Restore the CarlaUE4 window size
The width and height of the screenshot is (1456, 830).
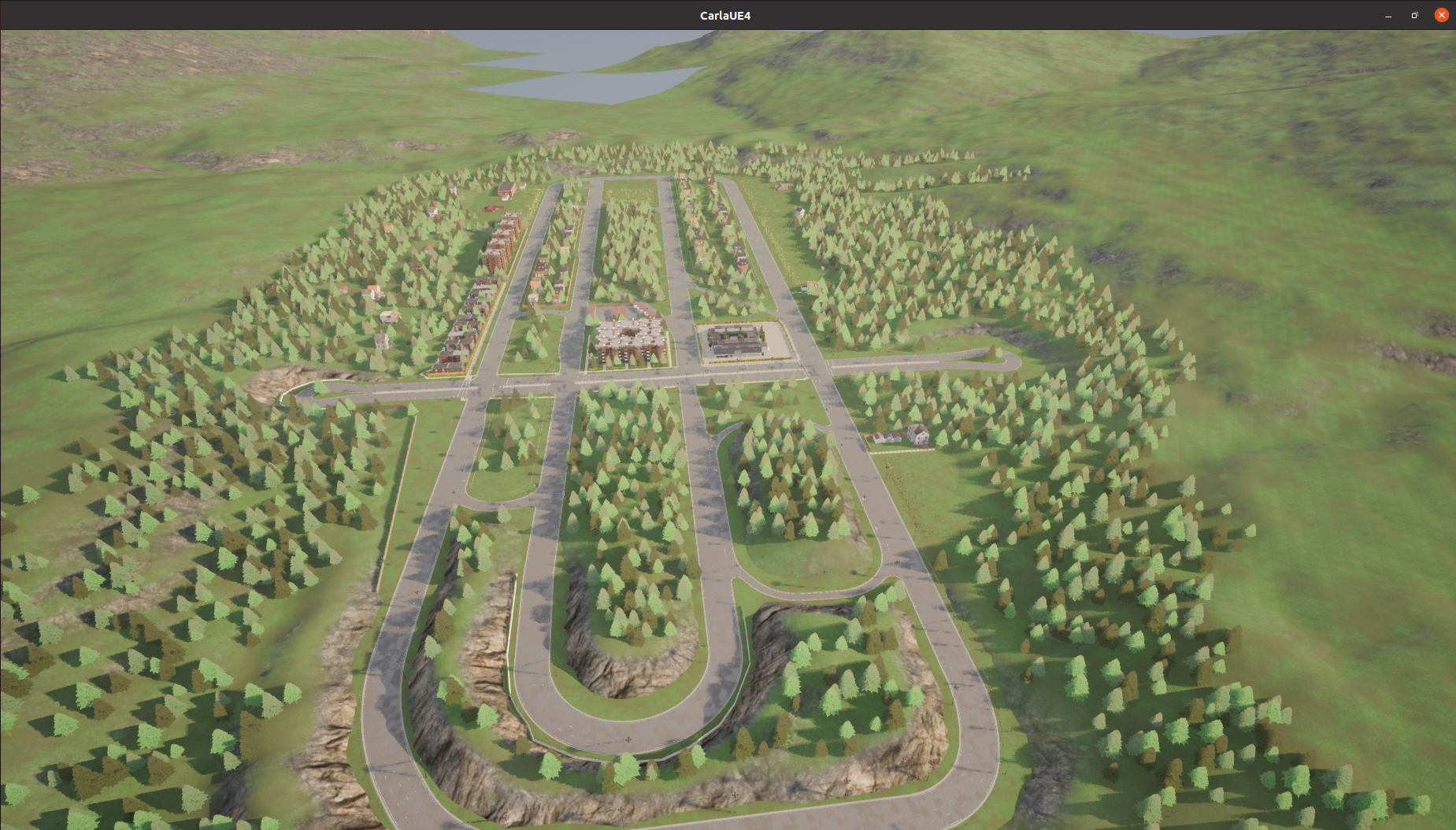pyautogui.click(x=1414, y=15)
